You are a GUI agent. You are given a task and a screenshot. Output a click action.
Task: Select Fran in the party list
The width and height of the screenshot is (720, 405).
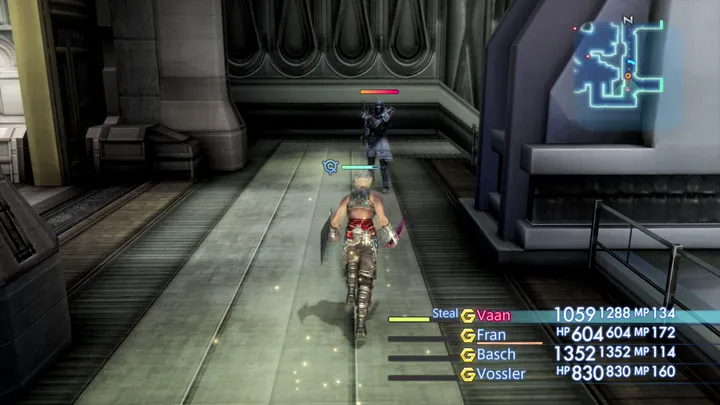point(490,335)
